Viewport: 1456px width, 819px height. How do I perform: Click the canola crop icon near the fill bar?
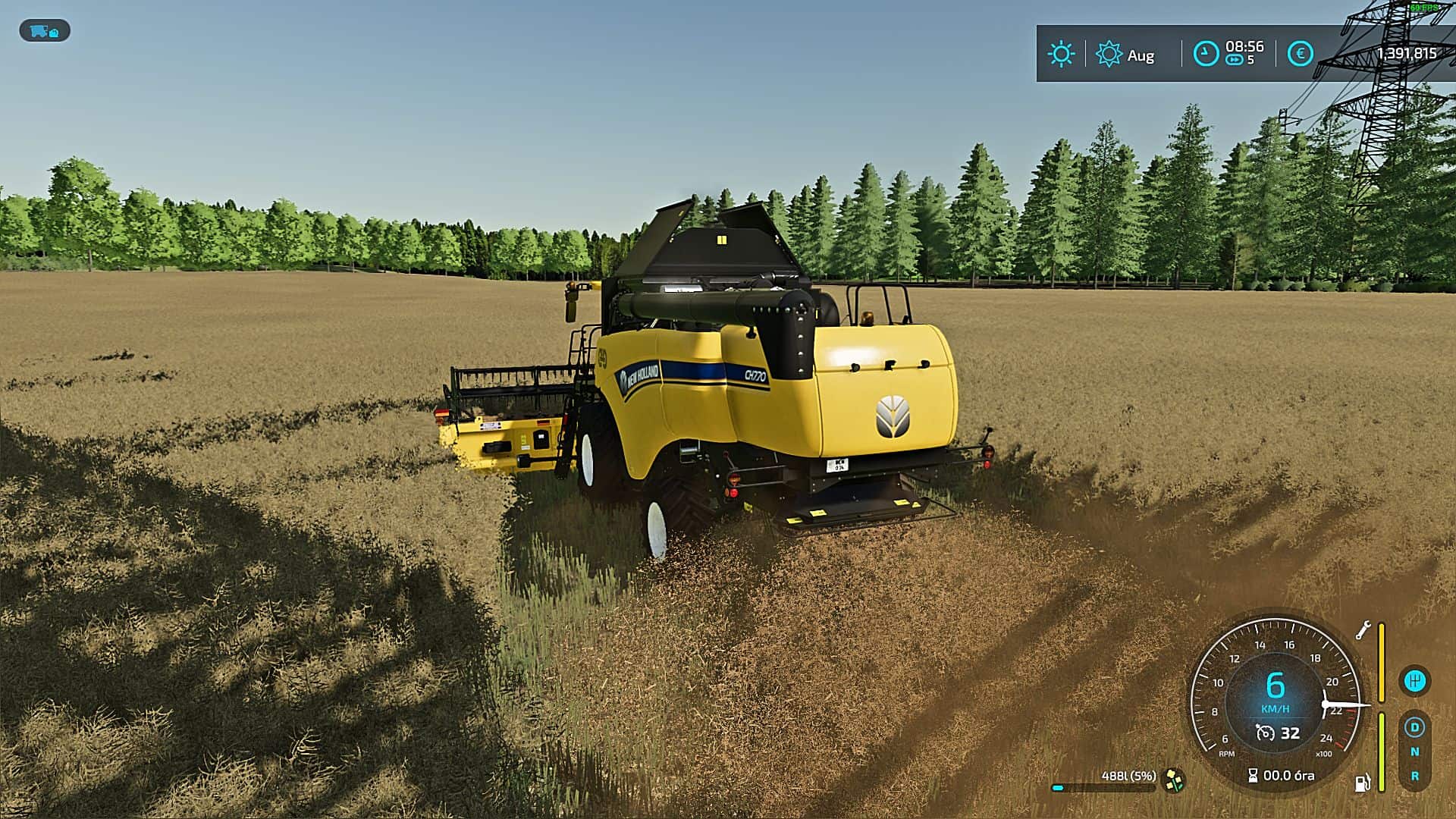pos(1175,780)
